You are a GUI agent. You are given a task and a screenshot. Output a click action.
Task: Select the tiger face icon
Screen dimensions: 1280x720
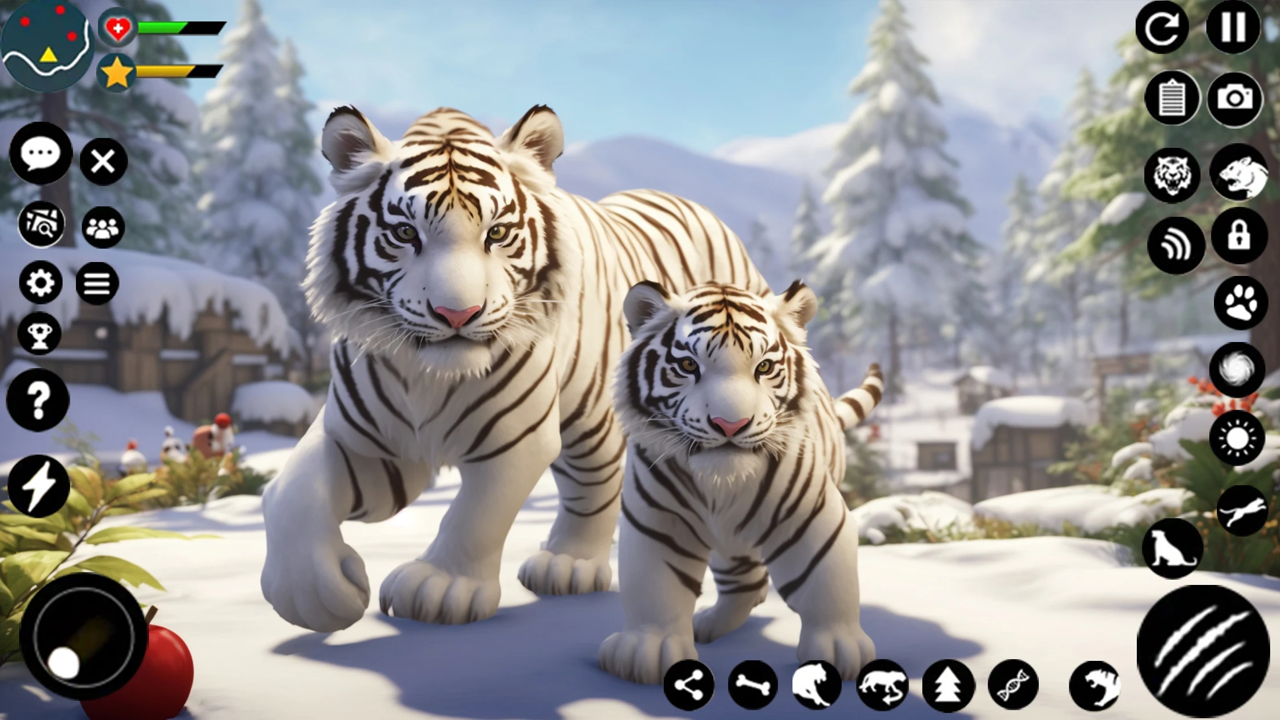click(1172, 175)
